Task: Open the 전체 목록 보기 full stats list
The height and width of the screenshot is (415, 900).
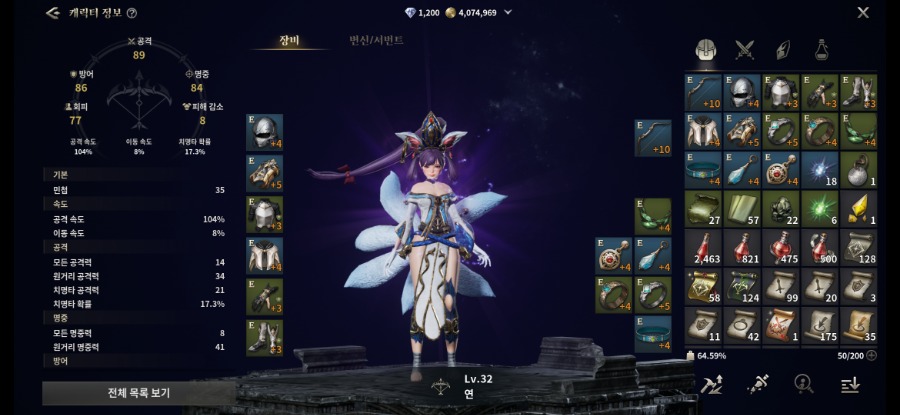Action: [123, 393]
